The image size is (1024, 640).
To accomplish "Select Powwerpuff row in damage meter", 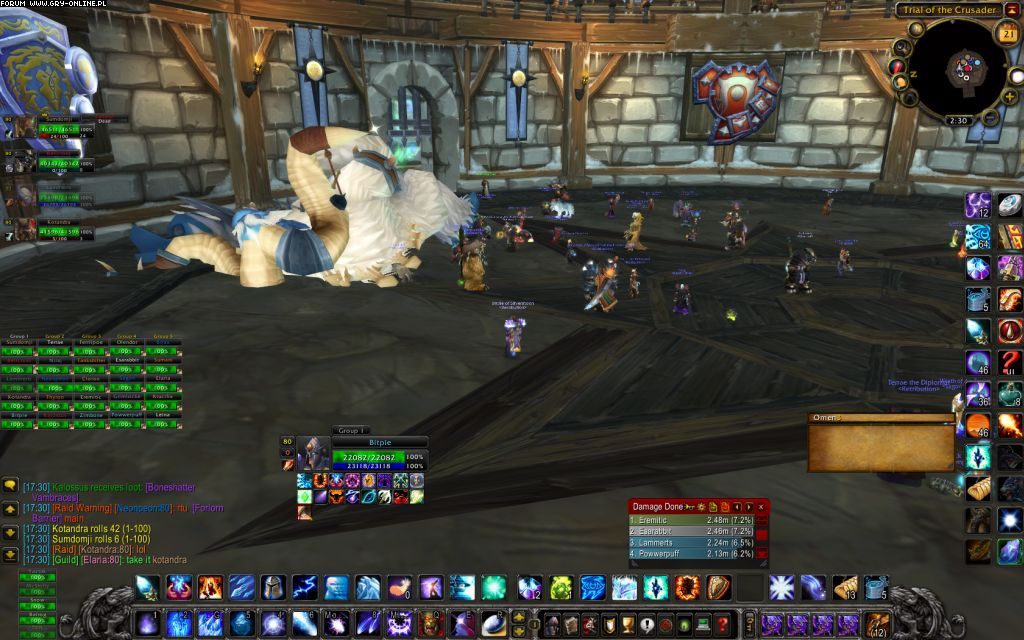I will [x=690, y=553].
